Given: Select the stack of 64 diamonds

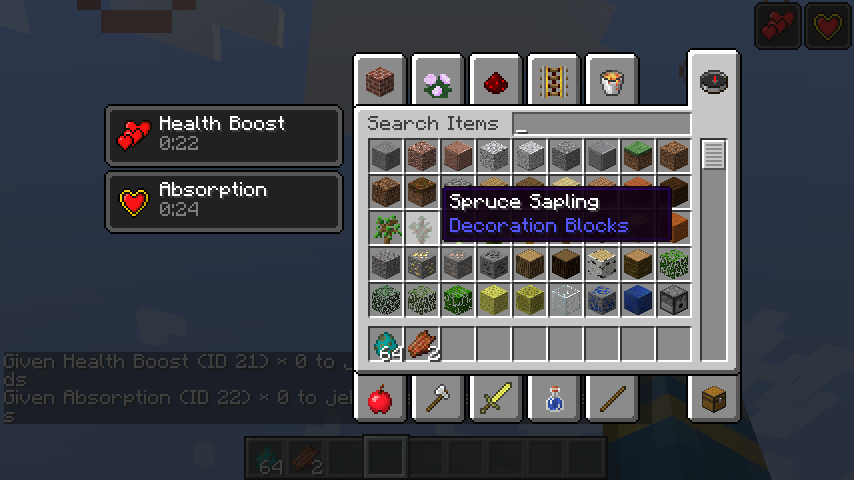Looking at the screenshot, I should pyautogui.click(x=384, y=344).
